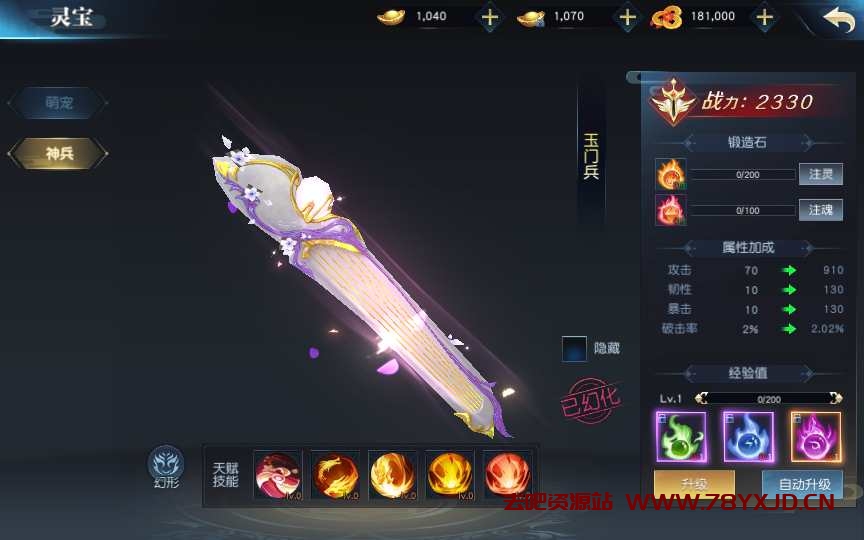The height and width of the screenshot is (540, 864).
Task: Select the red flame forging stone icon
Action: [x=670, y=210]
